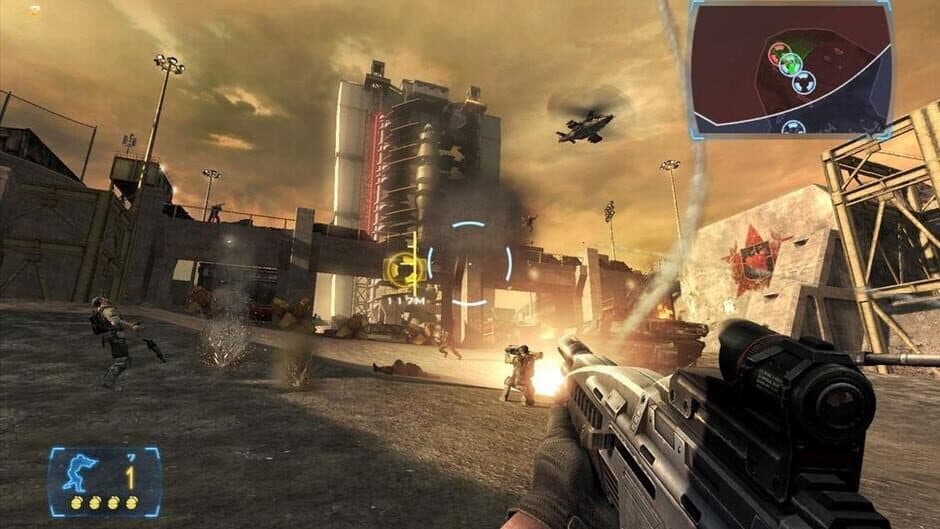Viewport: 940px width, 529px height.
Task: Select the green objective marker on the minimap
Action: coord(791,63)
